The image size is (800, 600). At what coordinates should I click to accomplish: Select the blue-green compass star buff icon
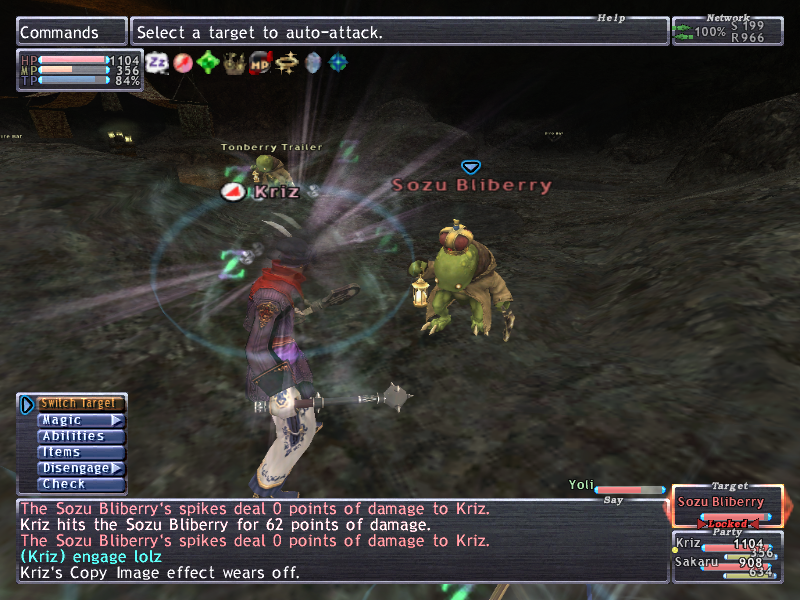339,63
